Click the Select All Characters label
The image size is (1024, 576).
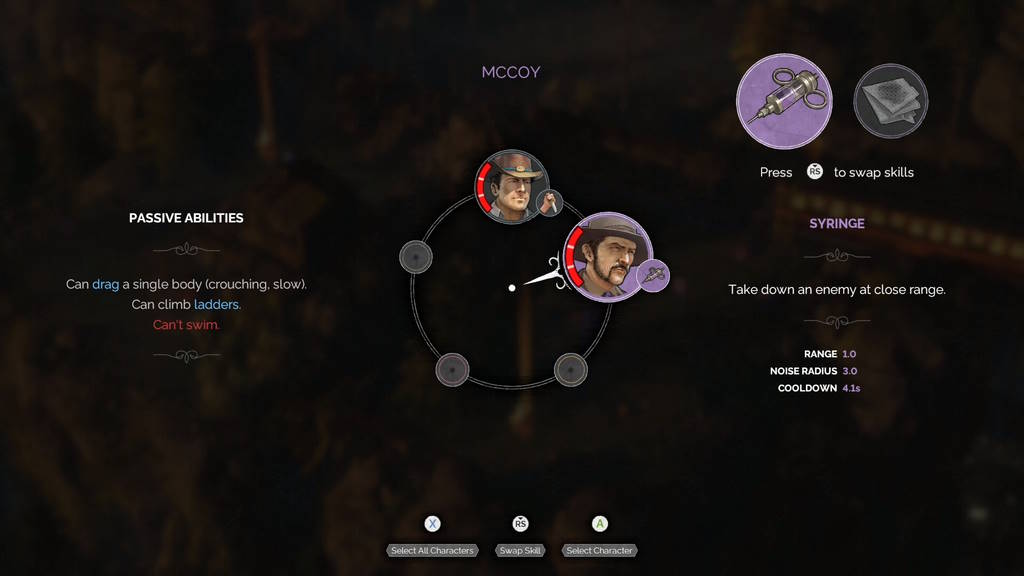pyautogui.click(x=432, y=551)
